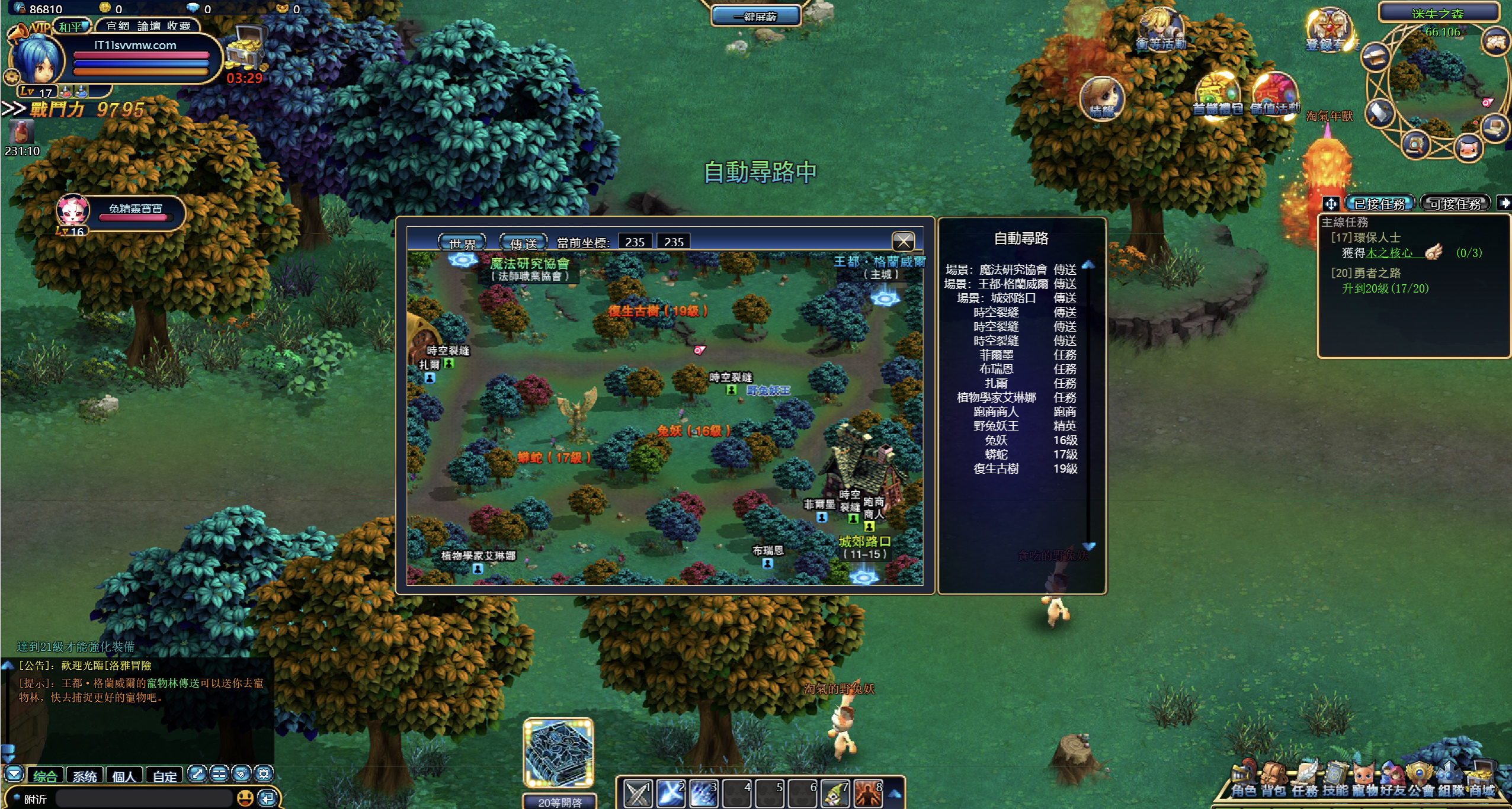Click the 木之核心 quest link
Screen dimensions: 1512x809
click(1389, 253)
